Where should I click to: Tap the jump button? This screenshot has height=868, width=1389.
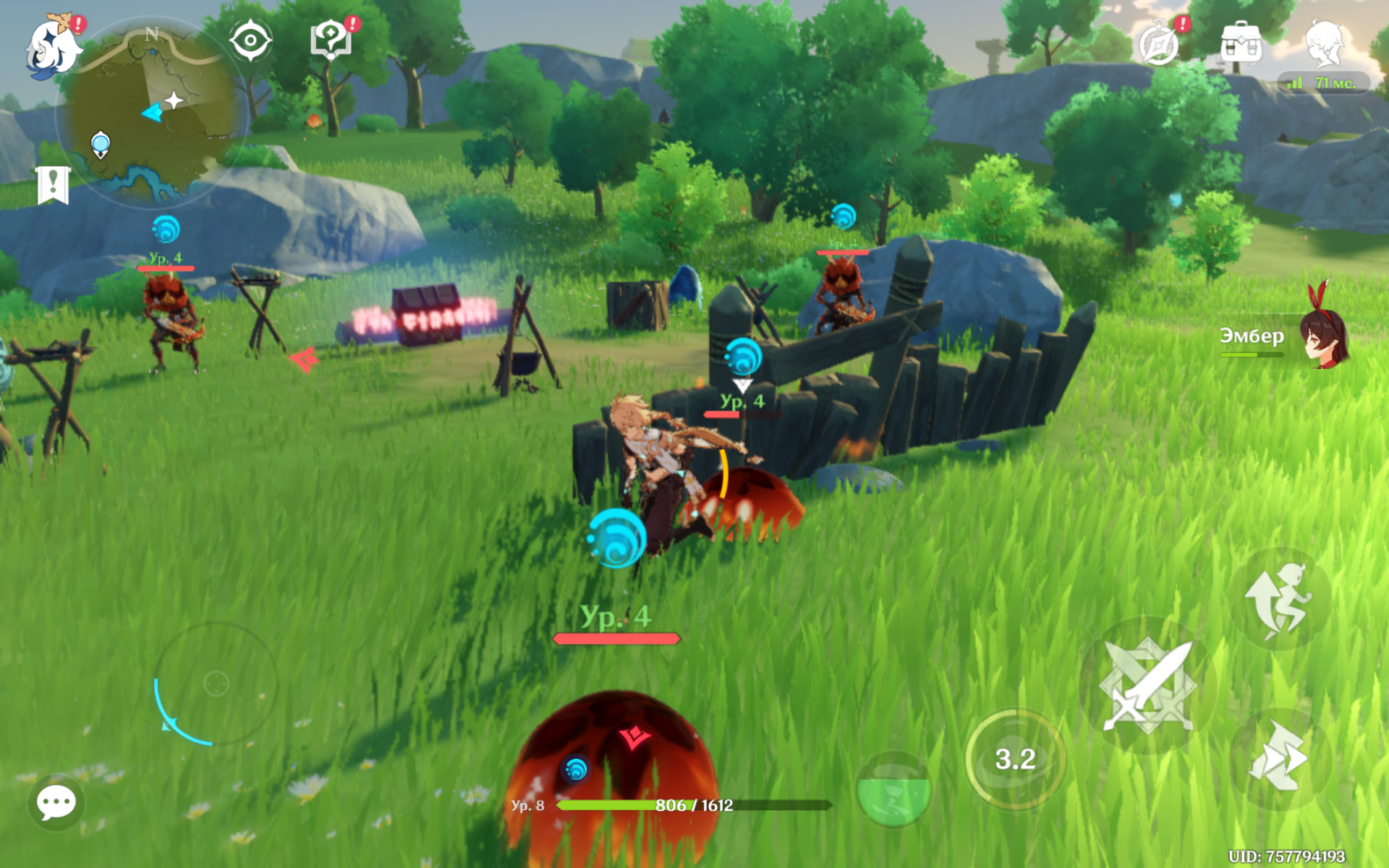[x=1279, y=599]
